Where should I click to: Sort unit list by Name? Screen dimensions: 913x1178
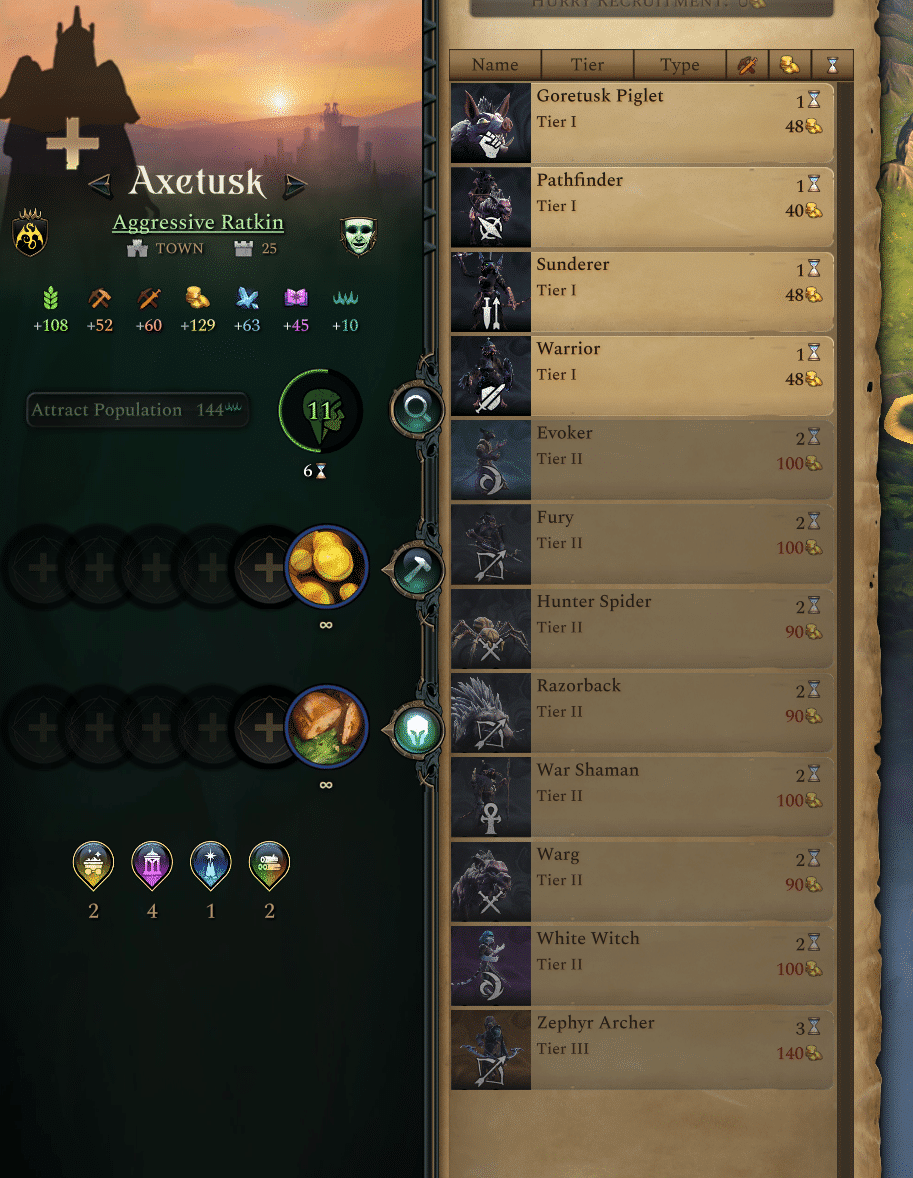495,65
